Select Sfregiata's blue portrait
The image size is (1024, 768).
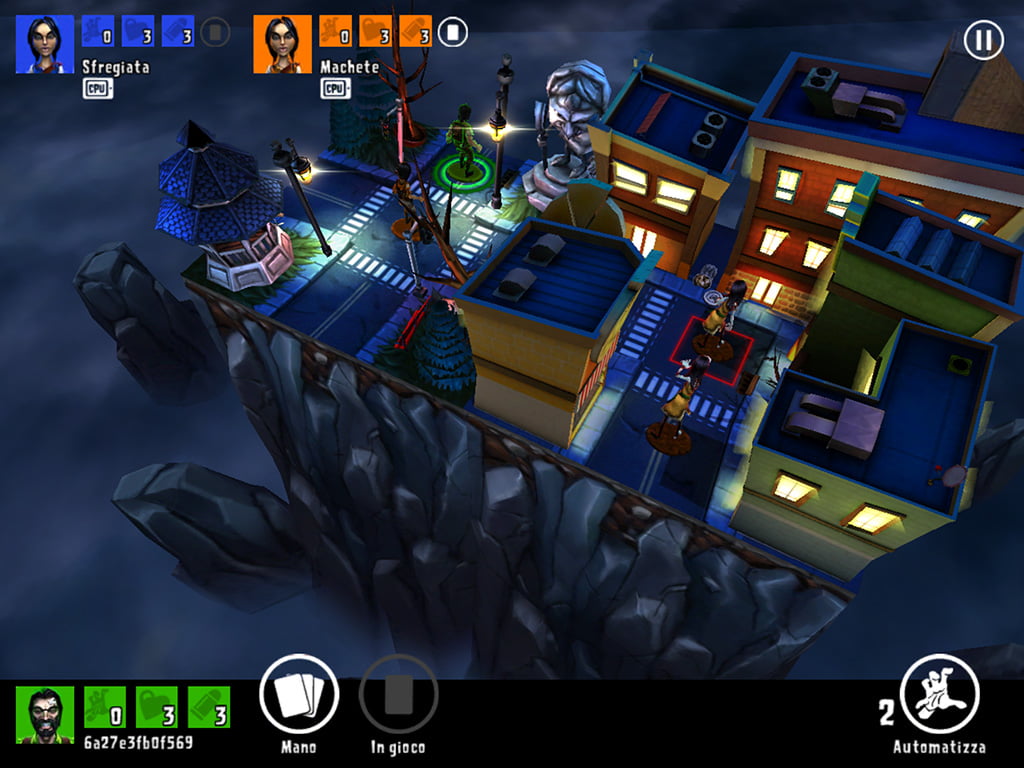click(45, 44)
